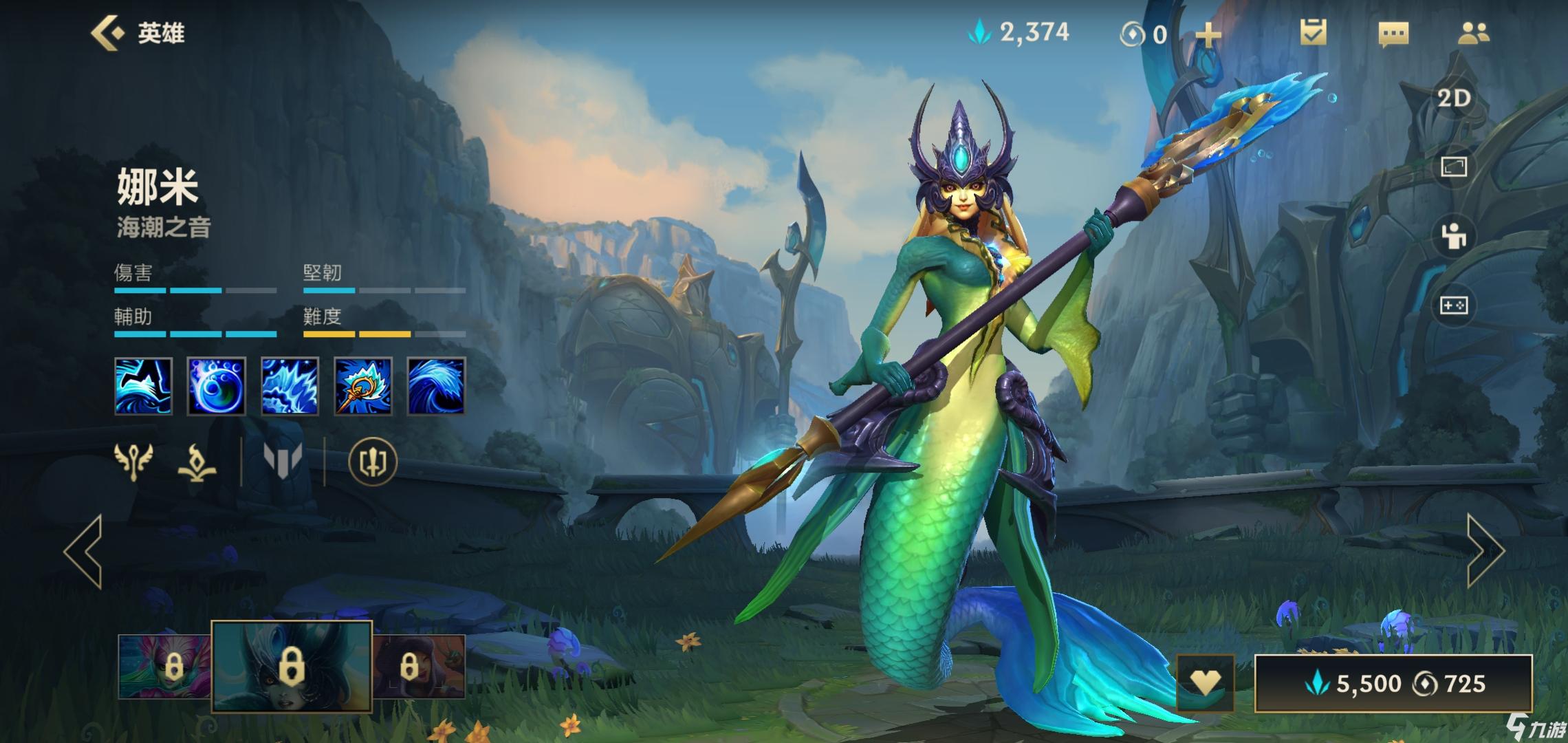Open the chat speech bubble
Screen dimensions: 1568x743
point(1393,34)
